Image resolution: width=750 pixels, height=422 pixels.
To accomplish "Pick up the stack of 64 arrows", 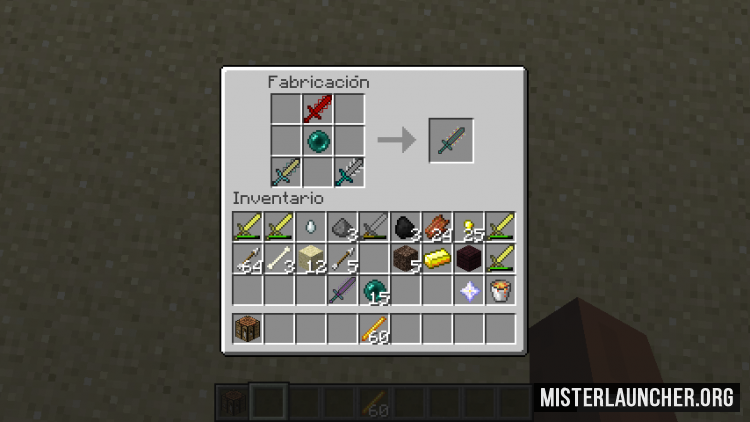I will click(248, 259).
